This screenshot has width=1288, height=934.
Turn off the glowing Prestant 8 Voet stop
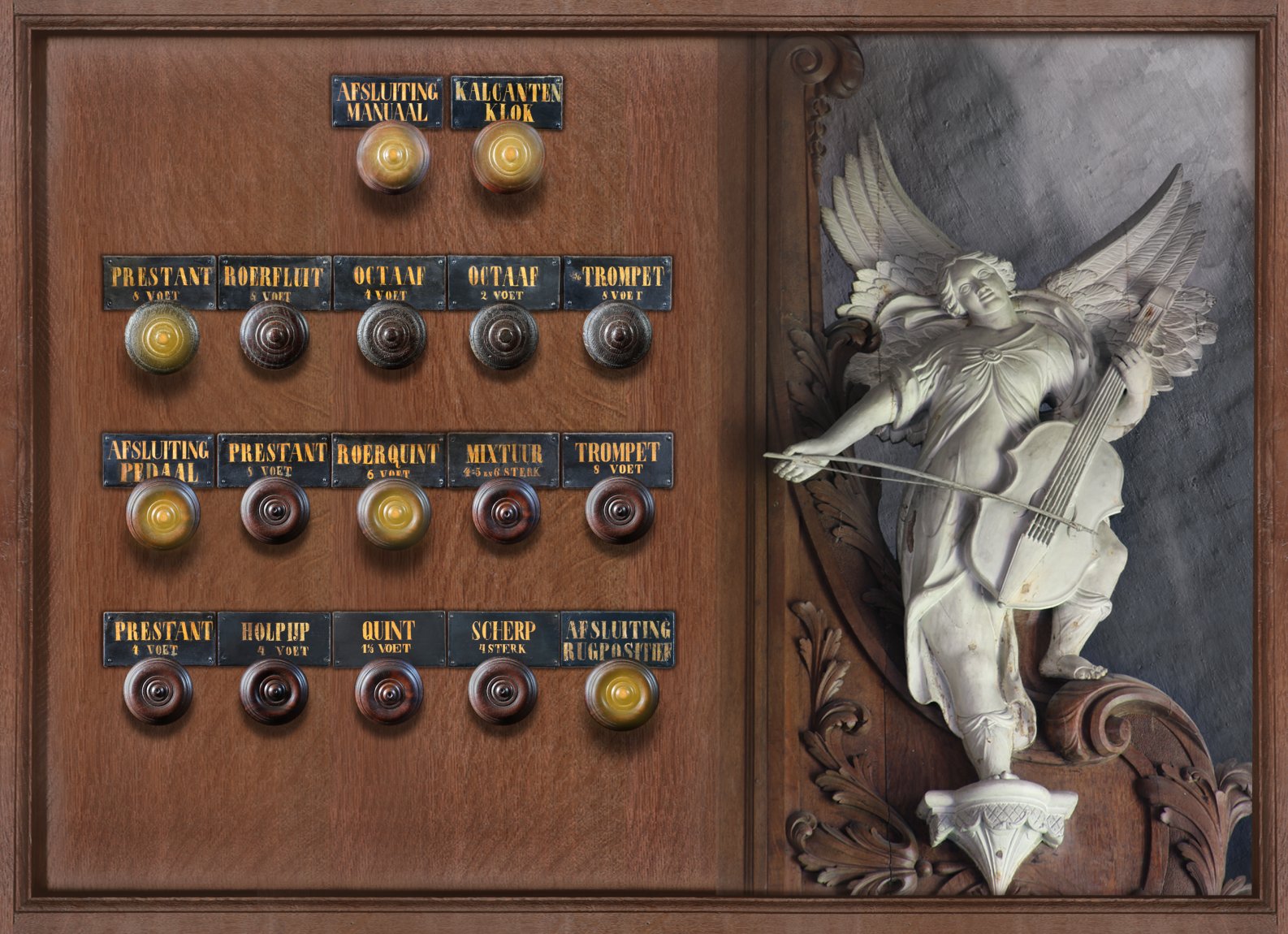pyautogui.click(x=162, y=337)
